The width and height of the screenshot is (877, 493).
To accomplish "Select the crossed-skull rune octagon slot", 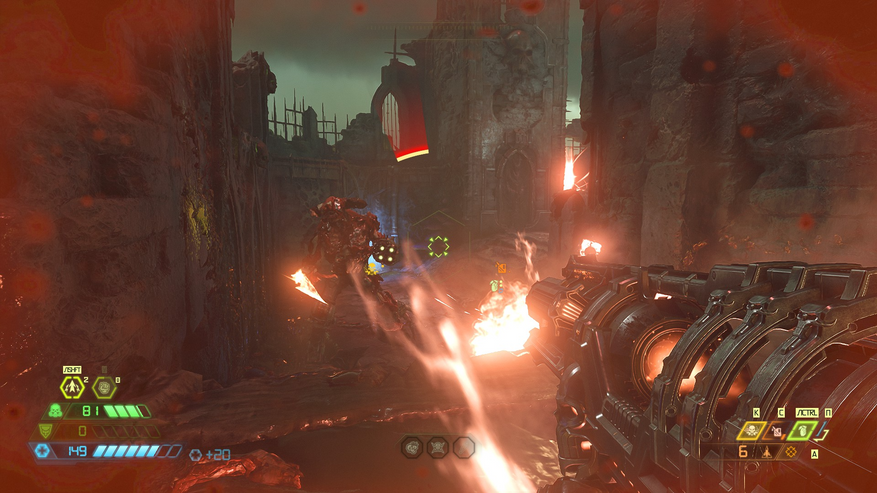I will pyautogui.click(x=437, y=448).
